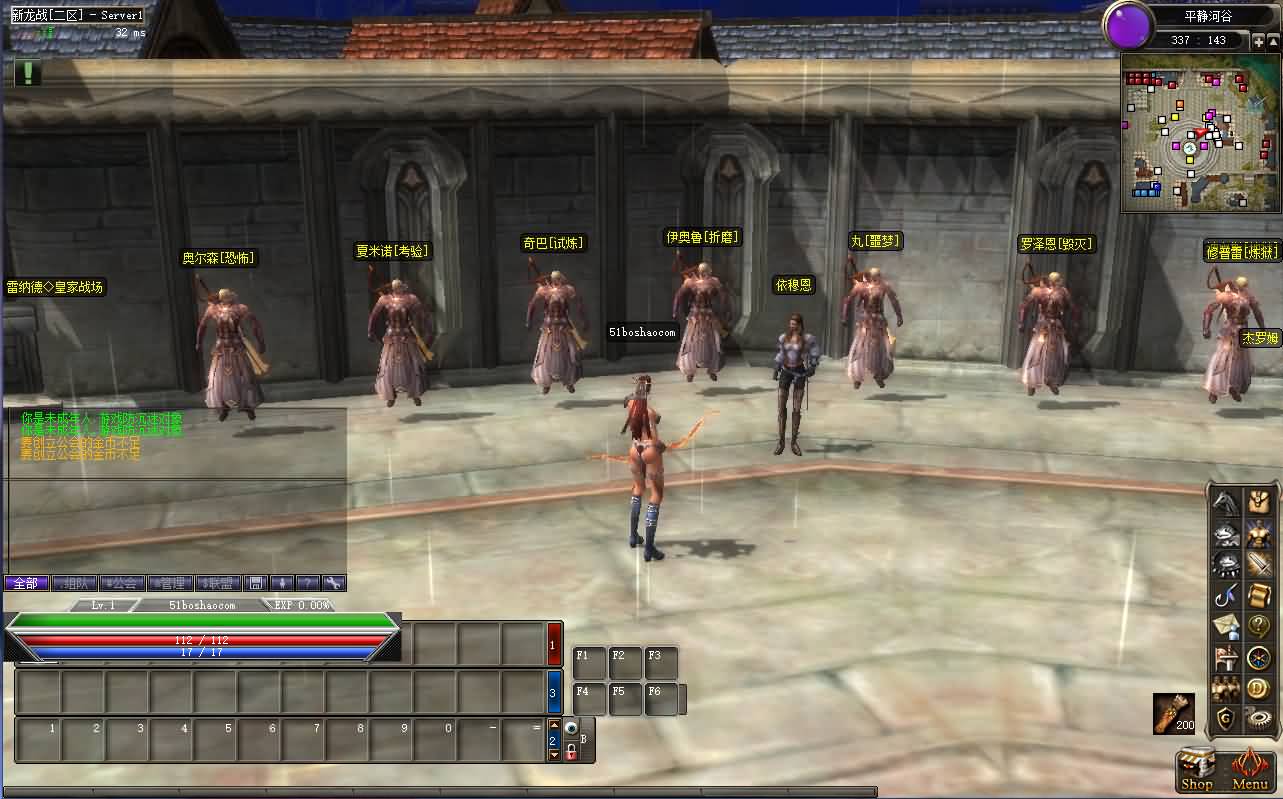Open the horse mount icon

coord(1227,503)
